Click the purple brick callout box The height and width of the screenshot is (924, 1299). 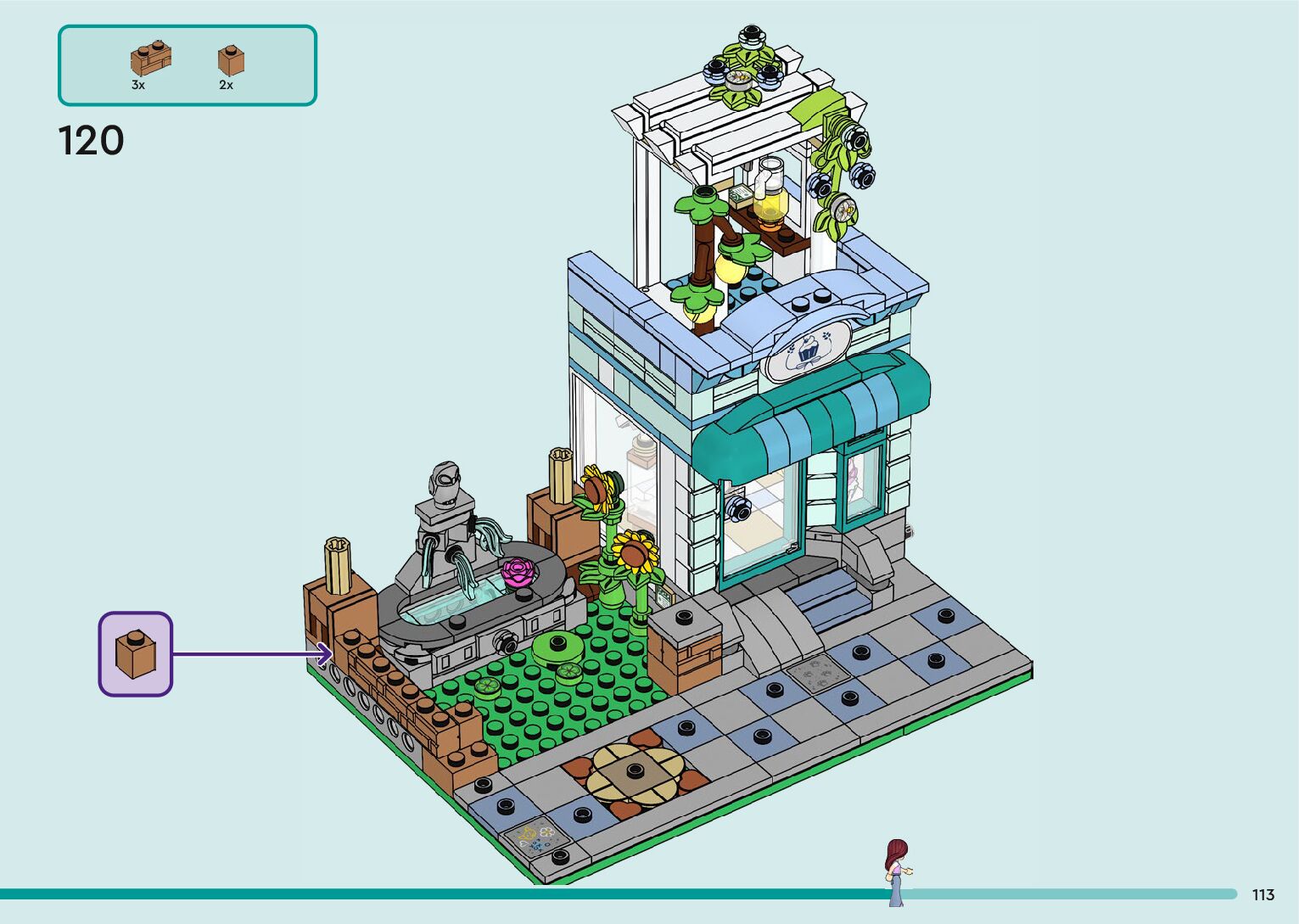pos(136,653)
